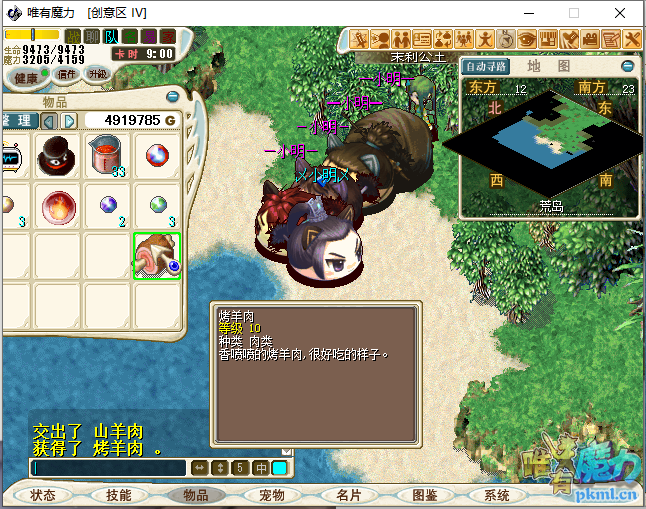
Task: Select the 物品 items tab
Action: 195,495
